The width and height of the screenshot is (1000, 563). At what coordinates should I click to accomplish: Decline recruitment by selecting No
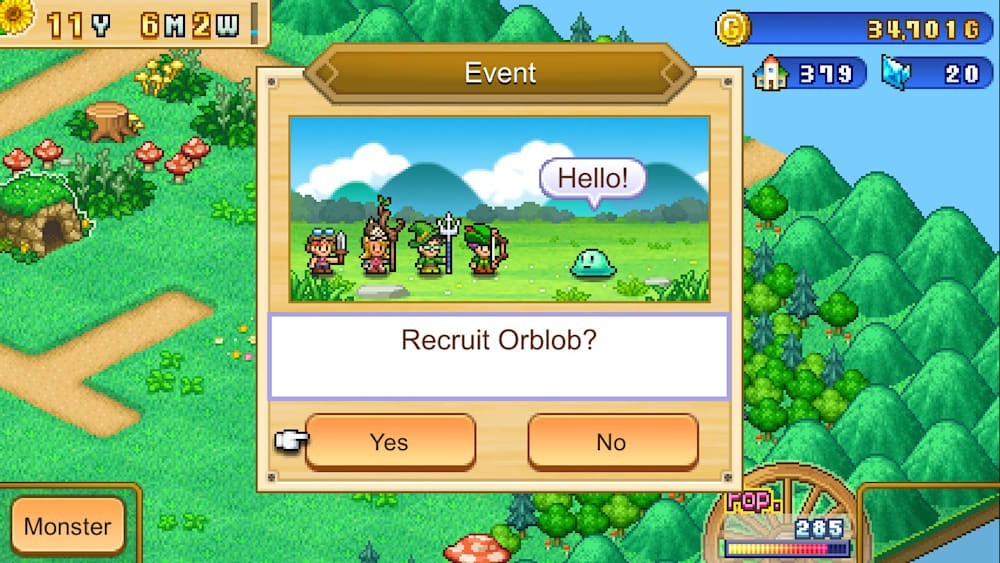point(612,442)
